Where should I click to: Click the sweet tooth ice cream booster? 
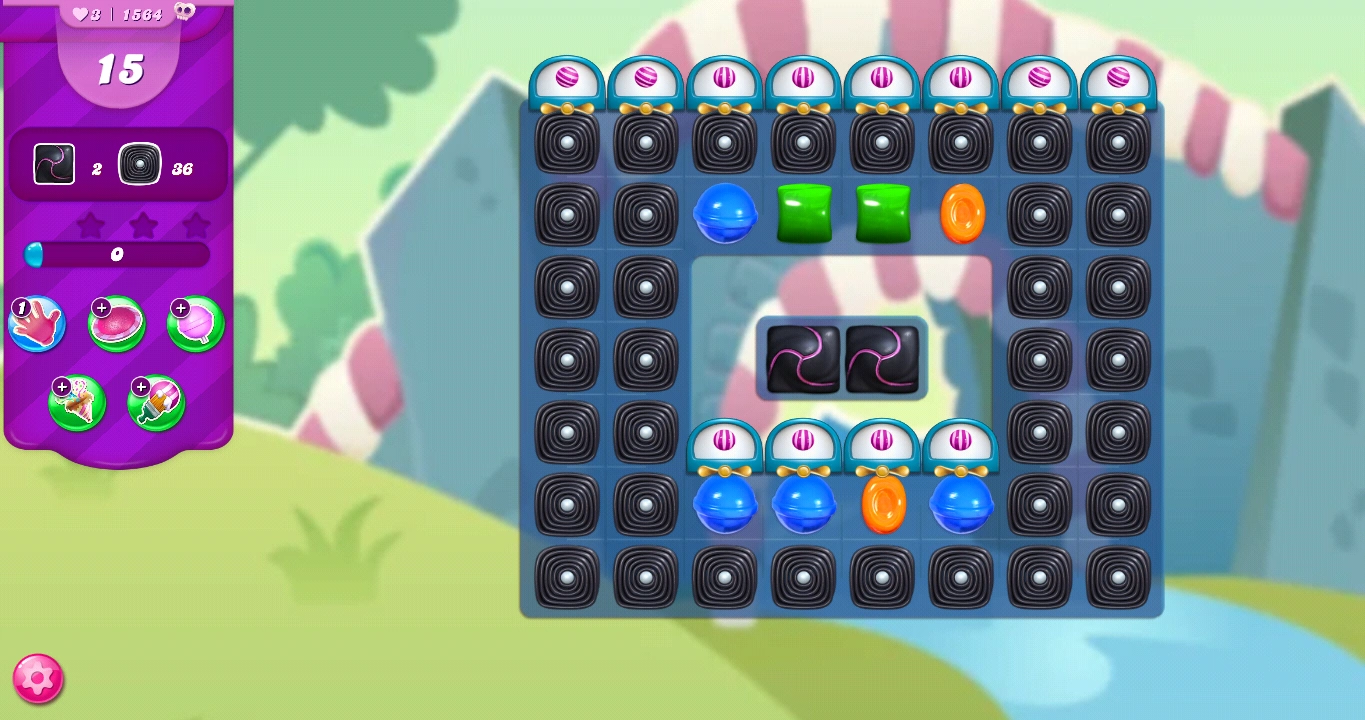tap(77, 403)
